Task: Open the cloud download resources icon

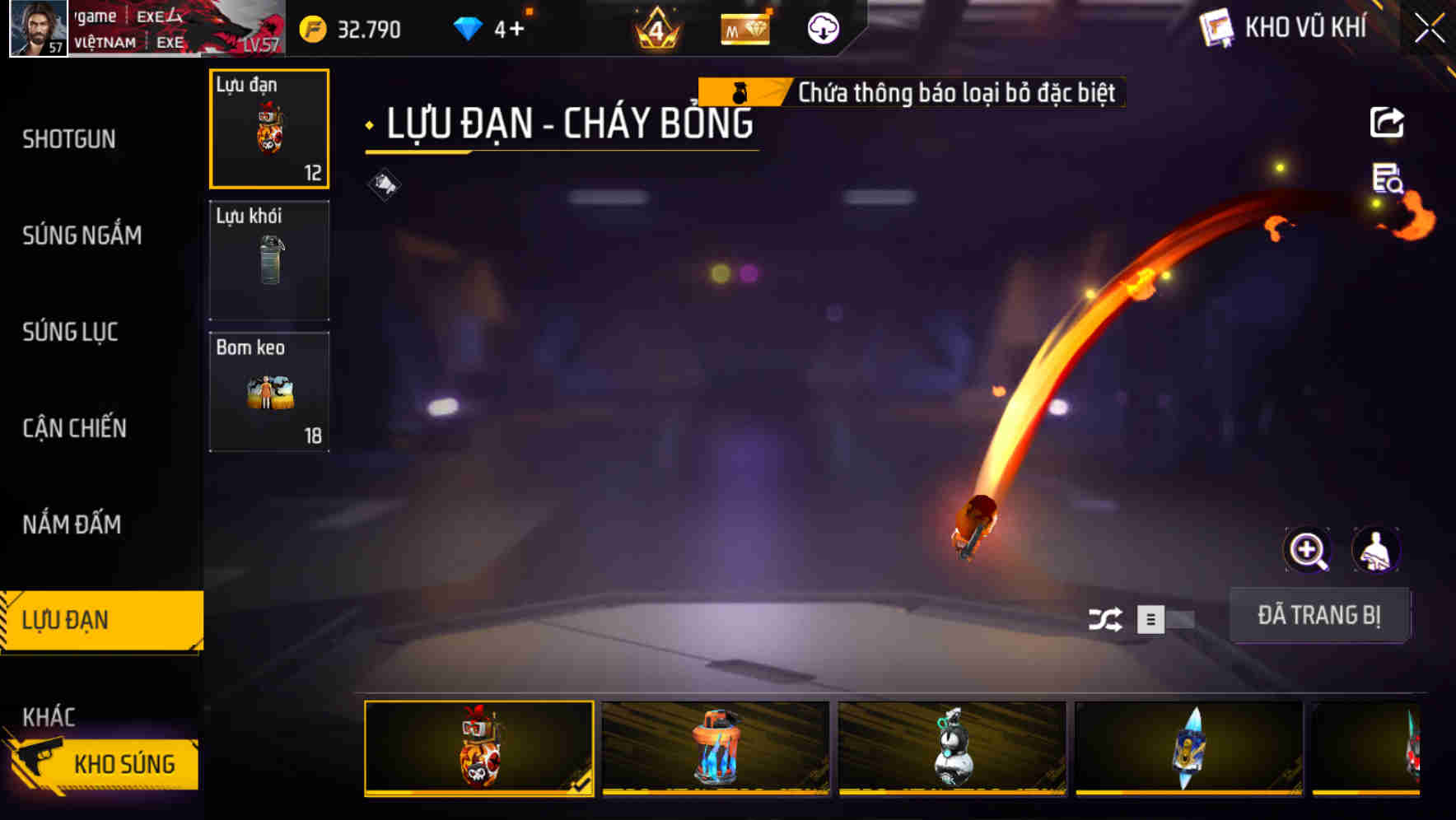Action: click(x=821, y=29)
